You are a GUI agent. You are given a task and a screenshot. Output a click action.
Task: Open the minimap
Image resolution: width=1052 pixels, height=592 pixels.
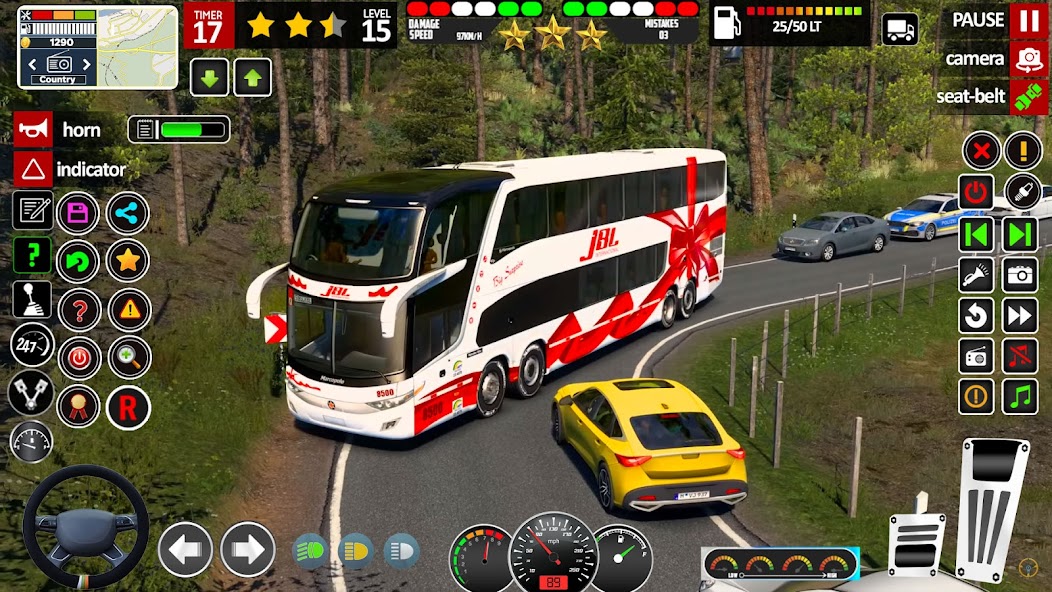coord(137,47)
